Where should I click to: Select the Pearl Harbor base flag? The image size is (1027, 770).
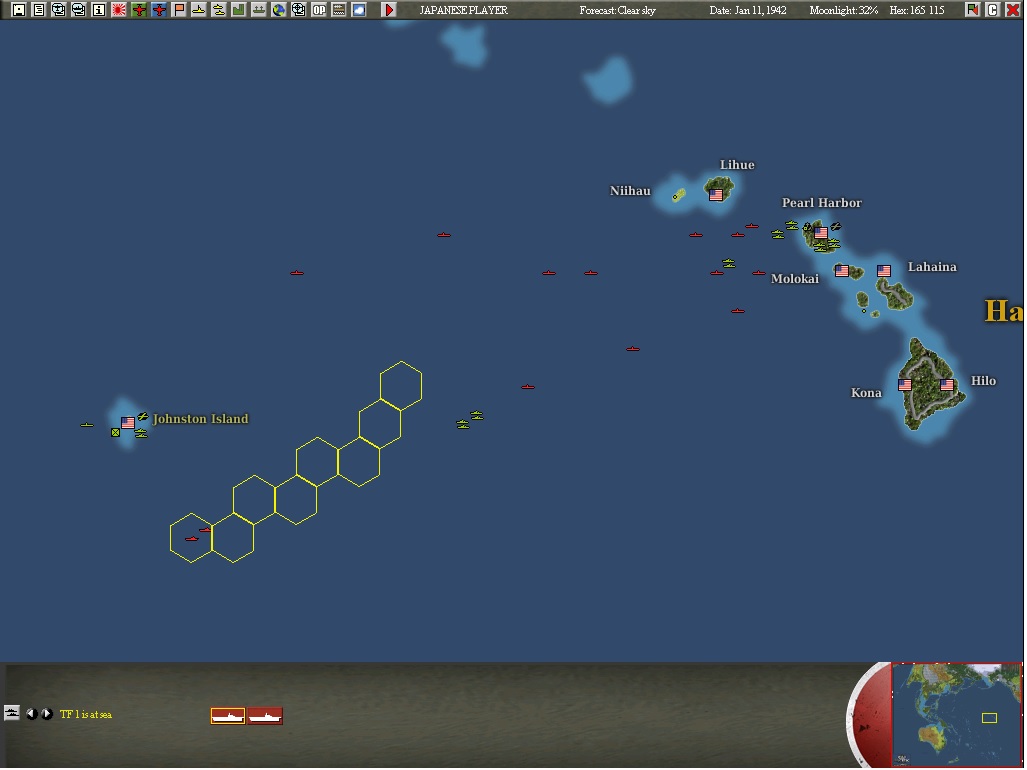pyautogui.click(x=821, y=233)
